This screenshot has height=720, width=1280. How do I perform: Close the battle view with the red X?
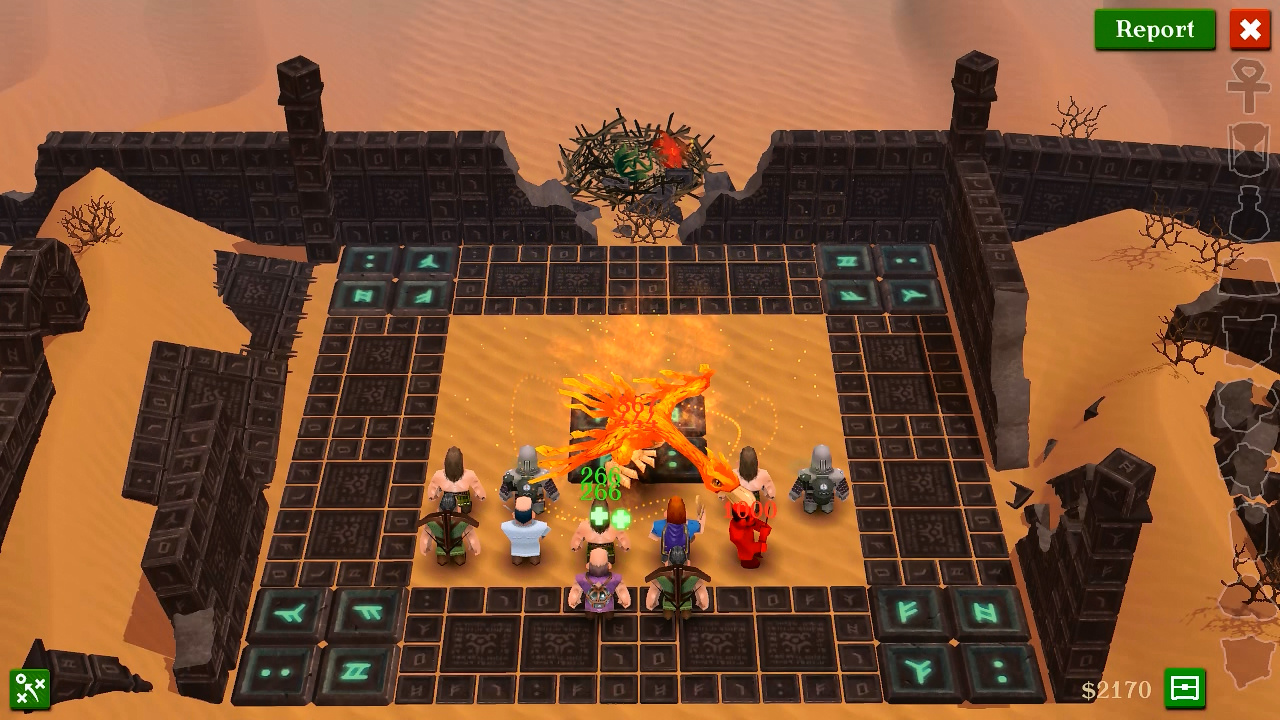coord(1250,29)
